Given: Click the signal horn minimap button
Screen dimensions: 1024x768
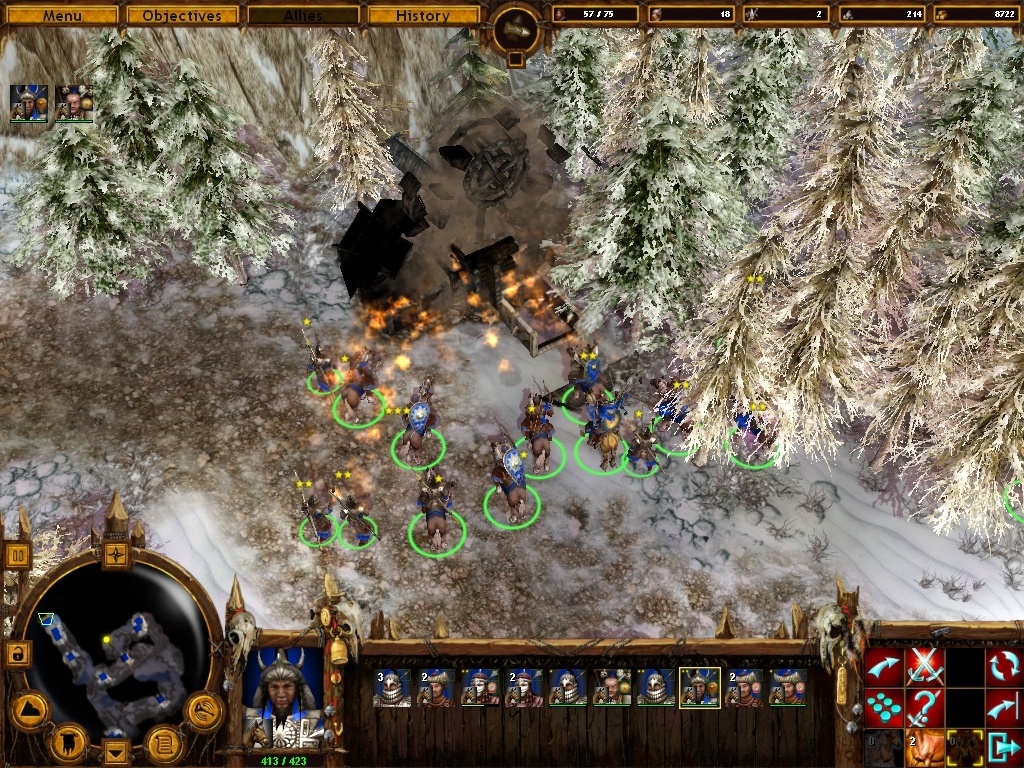Looking at the screenshot, I should click(x=203, y=710).
